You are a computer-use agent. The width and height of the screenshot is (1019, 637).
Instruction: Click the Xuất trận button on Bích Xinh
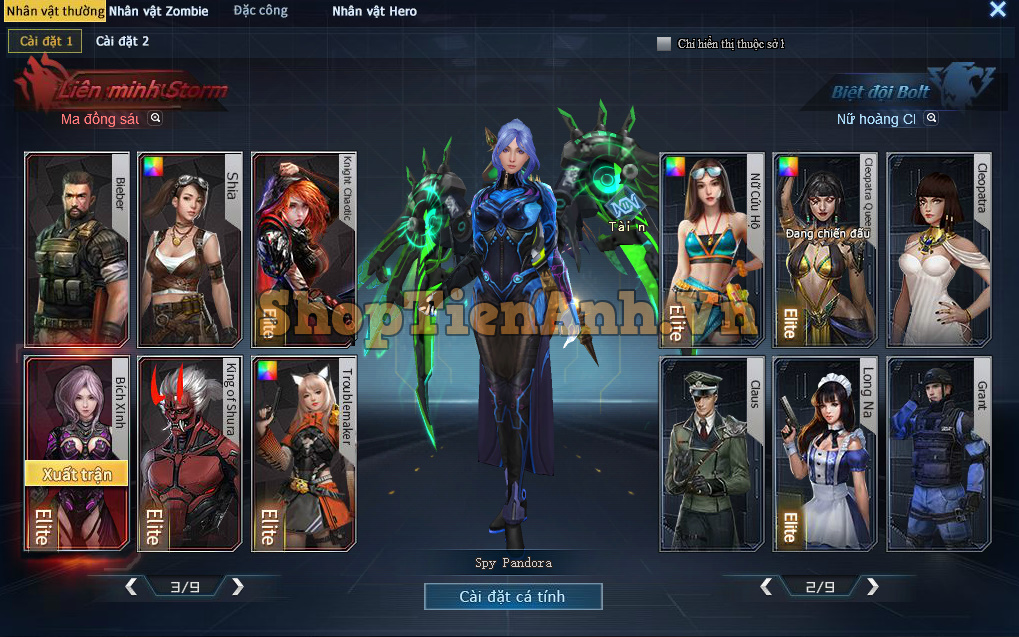77,474
